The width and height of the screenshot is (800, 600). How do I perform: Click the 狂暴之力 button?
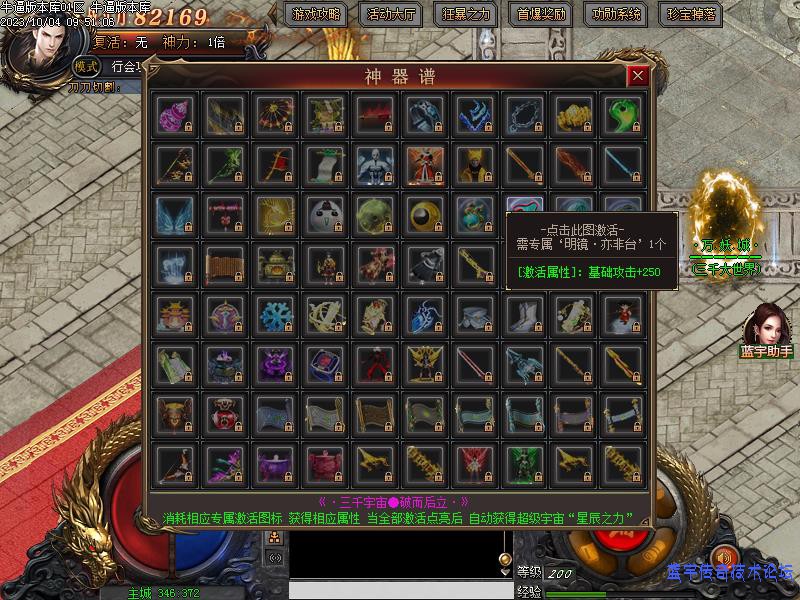[466, 14]
